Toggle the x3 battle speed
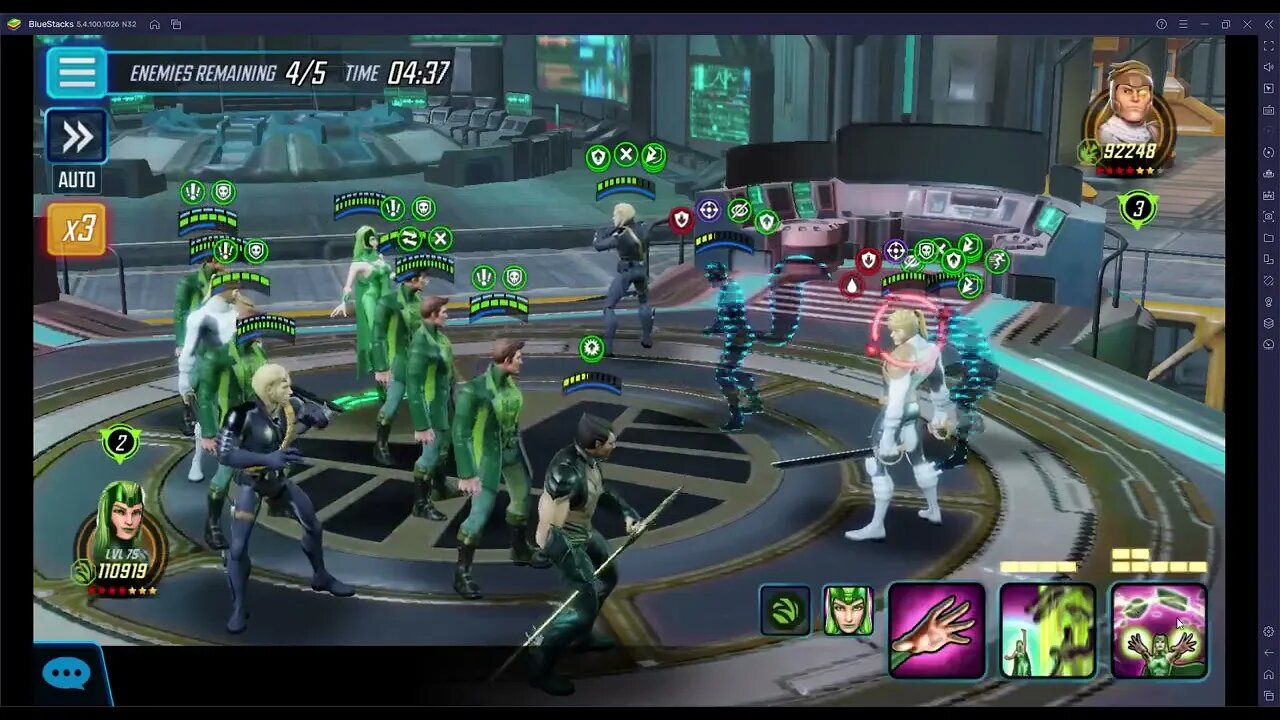1280x720 pixels. pyautogui.click(x=76, y=228)
